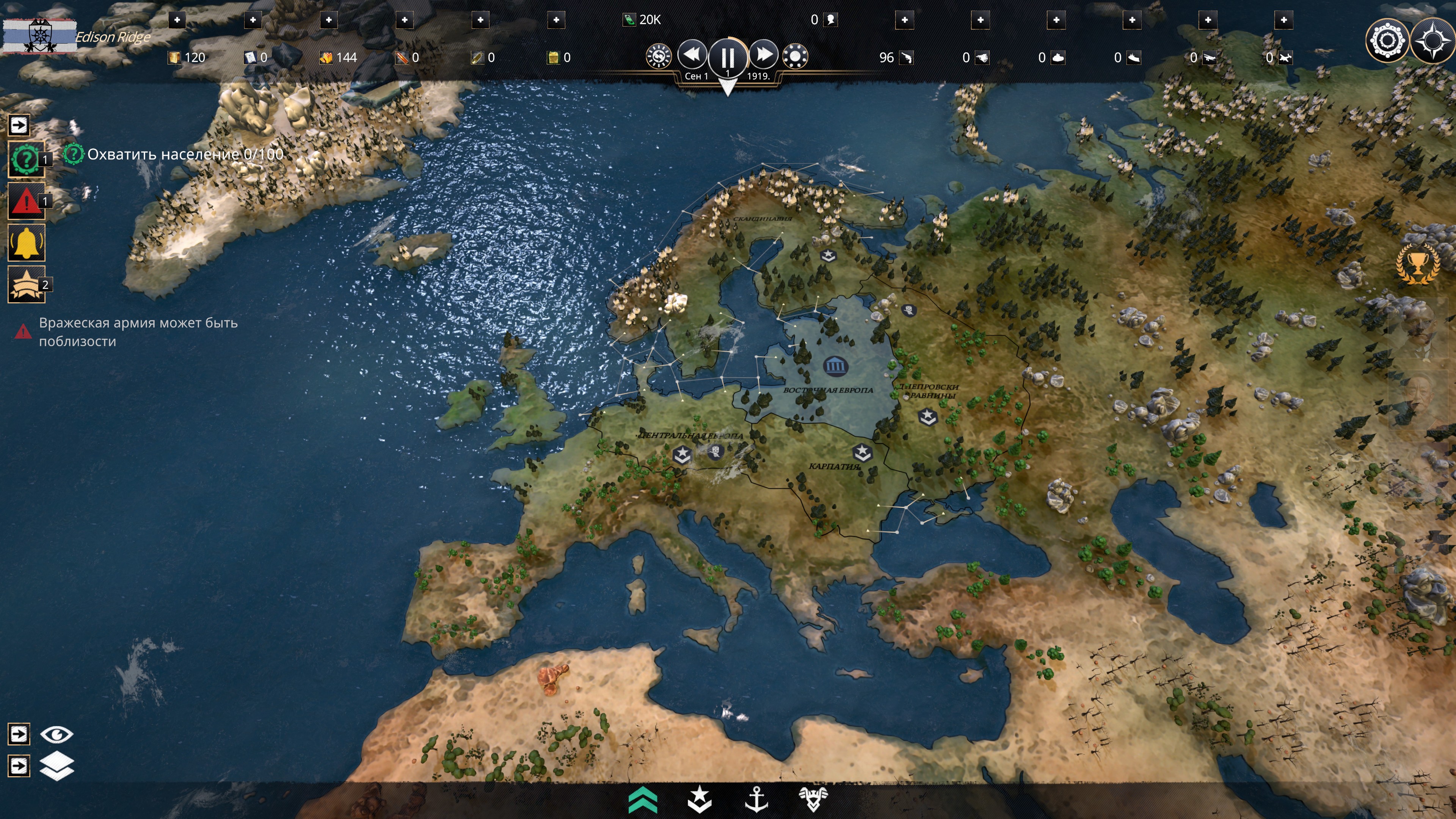
Task: Open the red warning triangle alerts
Action: [25, 202]
